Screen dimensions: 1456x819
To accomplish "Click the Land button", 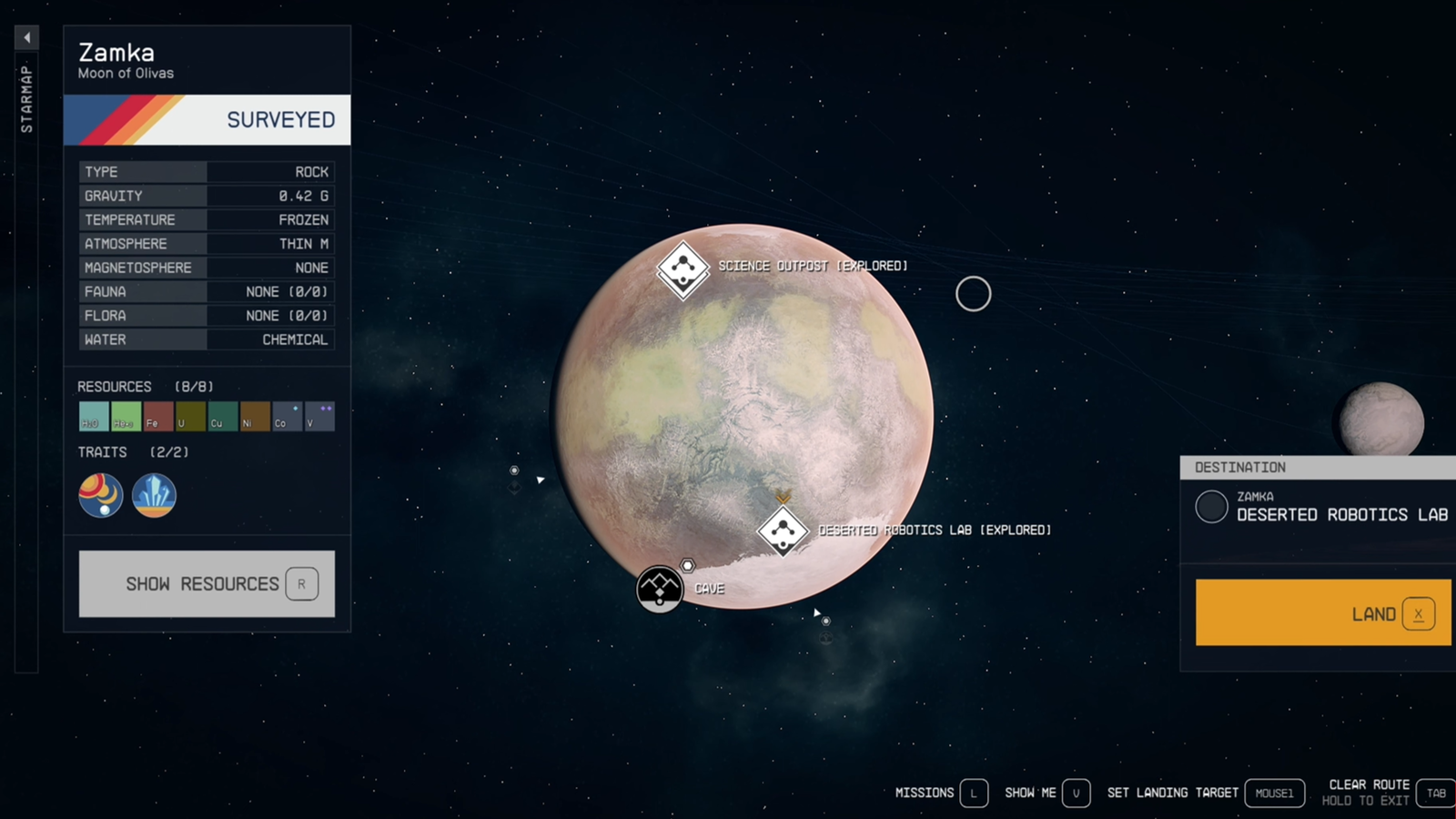I will pos(1322,612).
